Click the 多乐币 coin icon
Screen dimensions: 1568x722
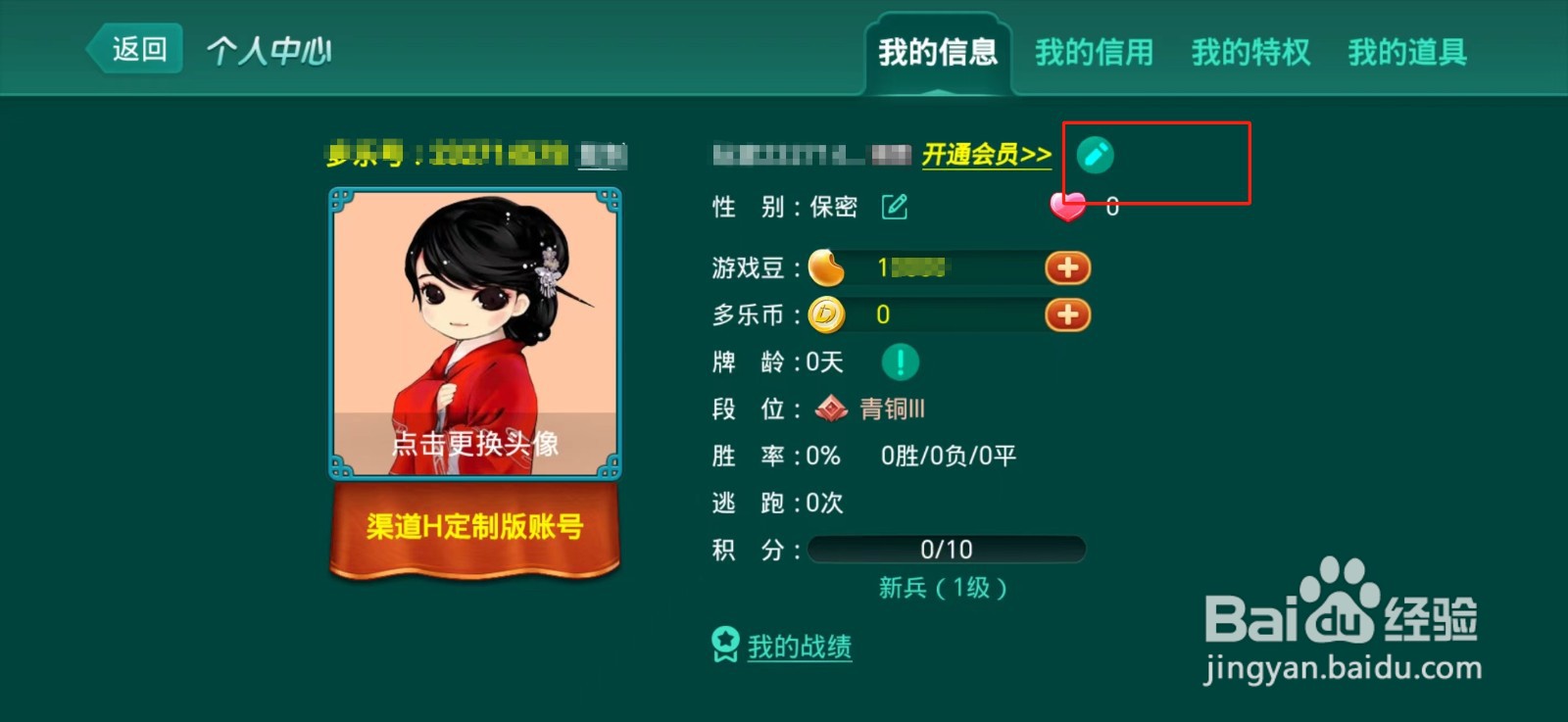828,314
